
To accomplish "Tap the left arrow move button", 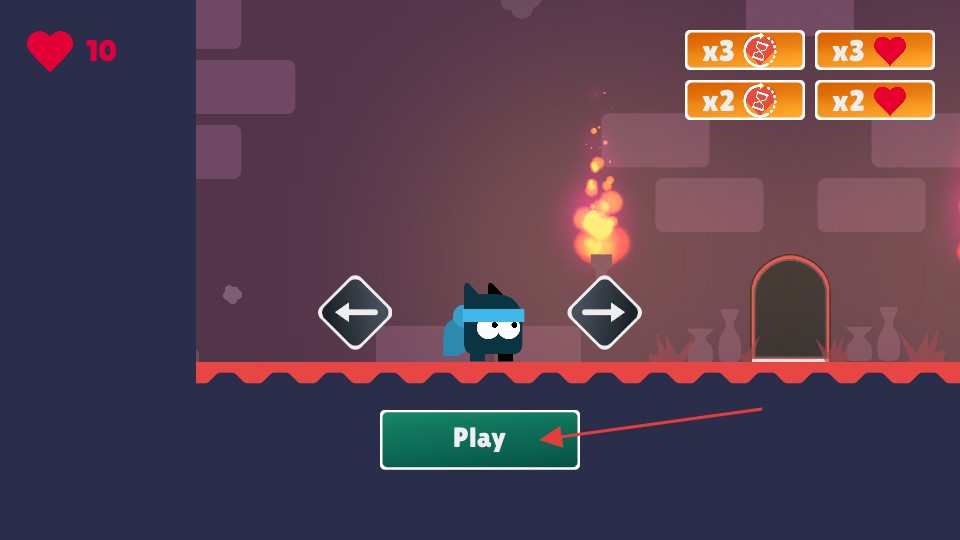I will click(x=355, y=313).
